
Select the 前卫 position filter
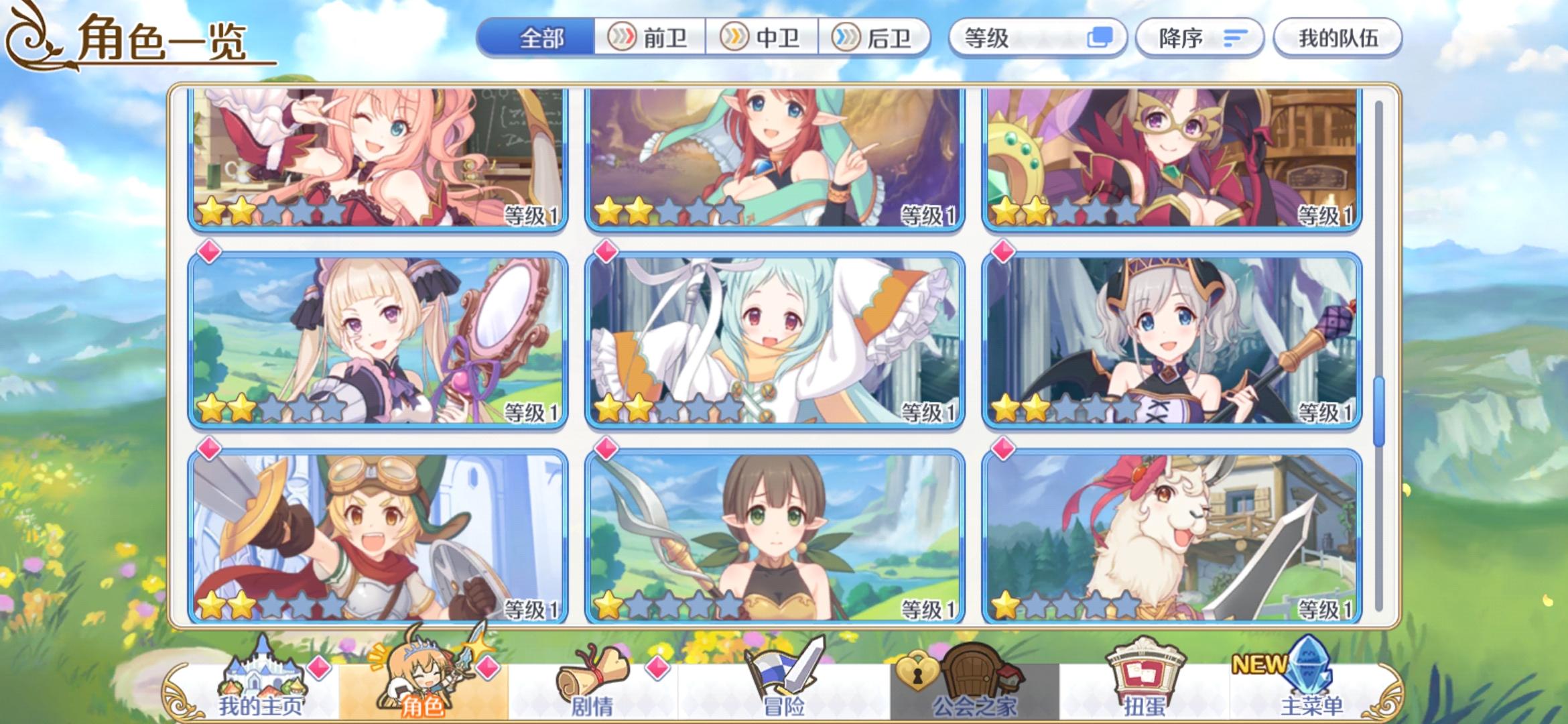[648, 38]
